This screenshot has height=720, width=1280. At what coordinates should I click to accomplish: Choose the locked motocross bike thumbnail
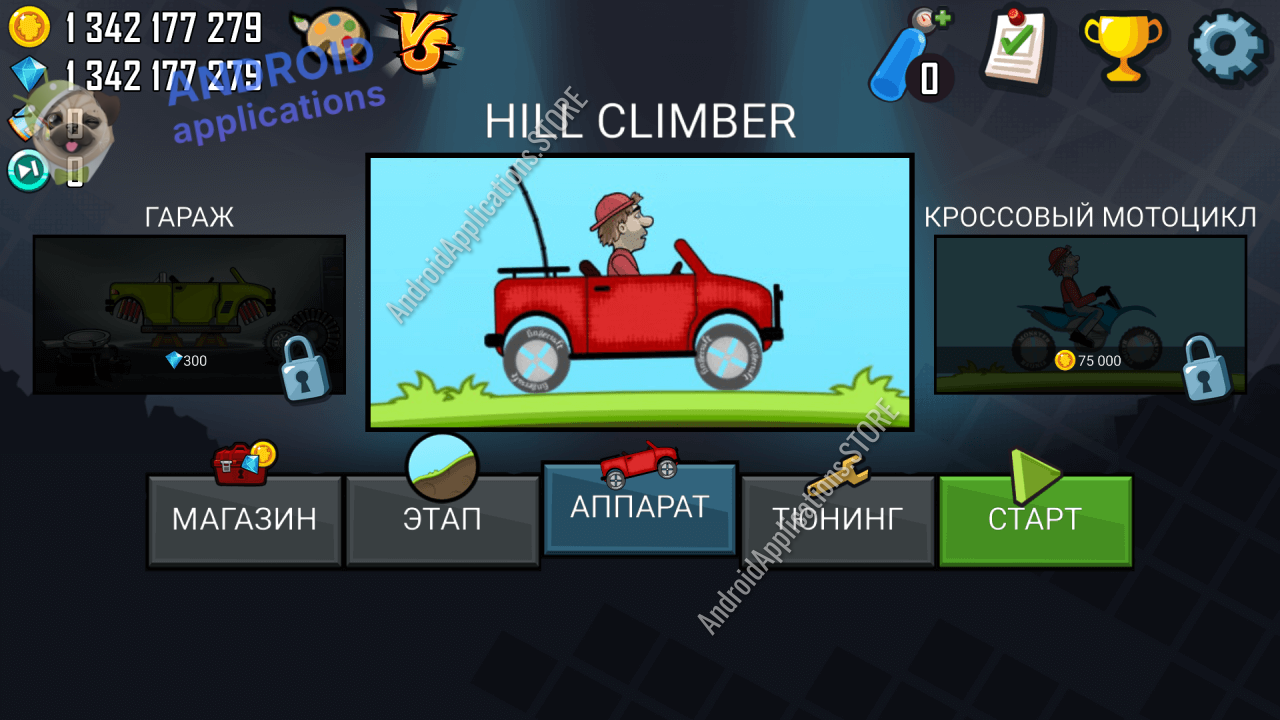[x=1090, y=315]
